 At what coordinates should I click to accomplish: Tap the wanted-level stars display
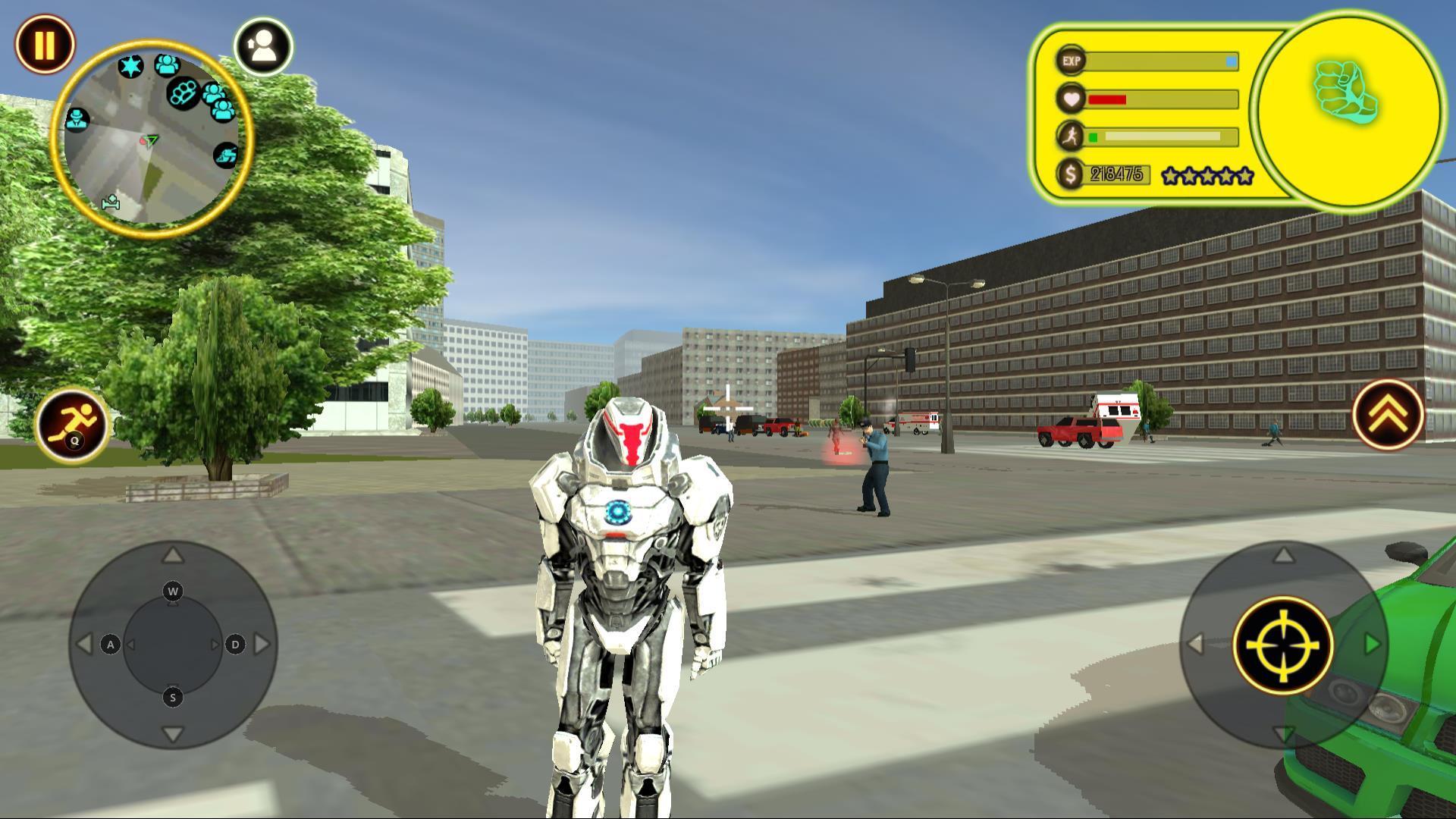[x=1207, y=176]
